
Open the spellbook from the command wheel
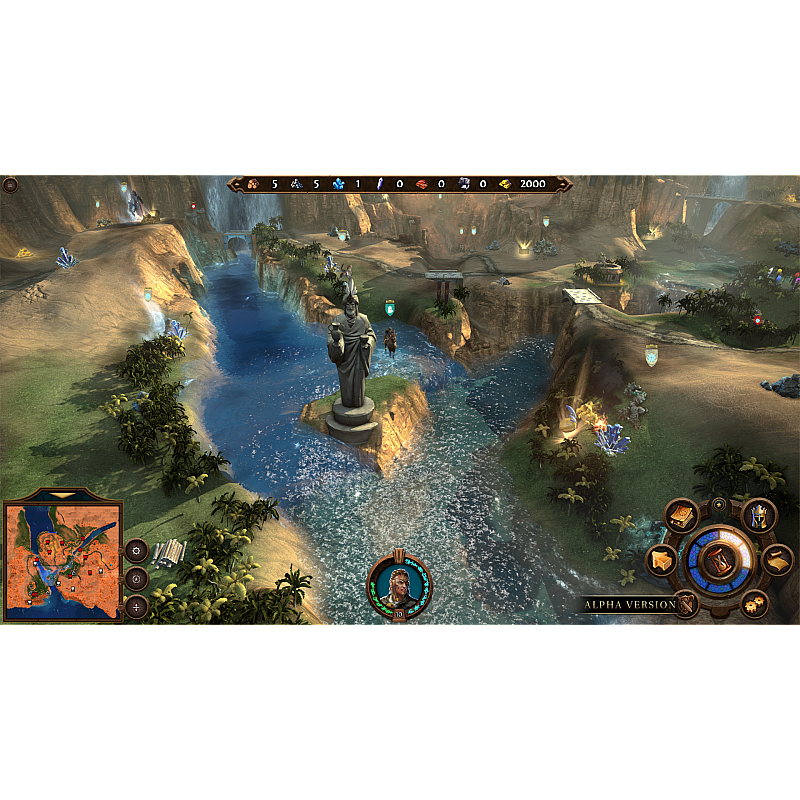tap(682, 516)
